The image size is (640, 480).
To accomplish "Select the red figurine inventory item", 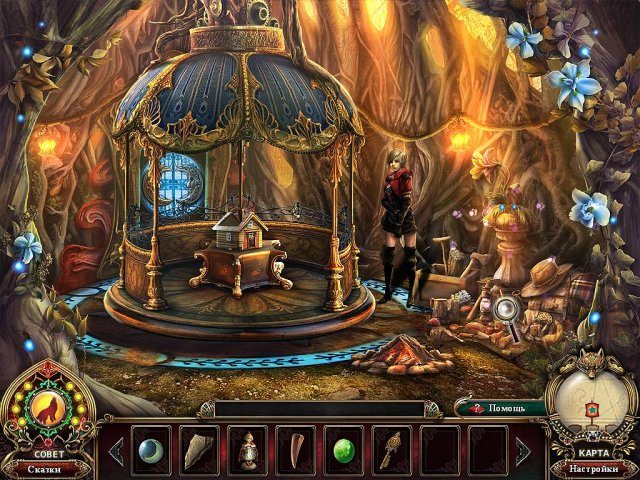I will click(x=245, y=451).
